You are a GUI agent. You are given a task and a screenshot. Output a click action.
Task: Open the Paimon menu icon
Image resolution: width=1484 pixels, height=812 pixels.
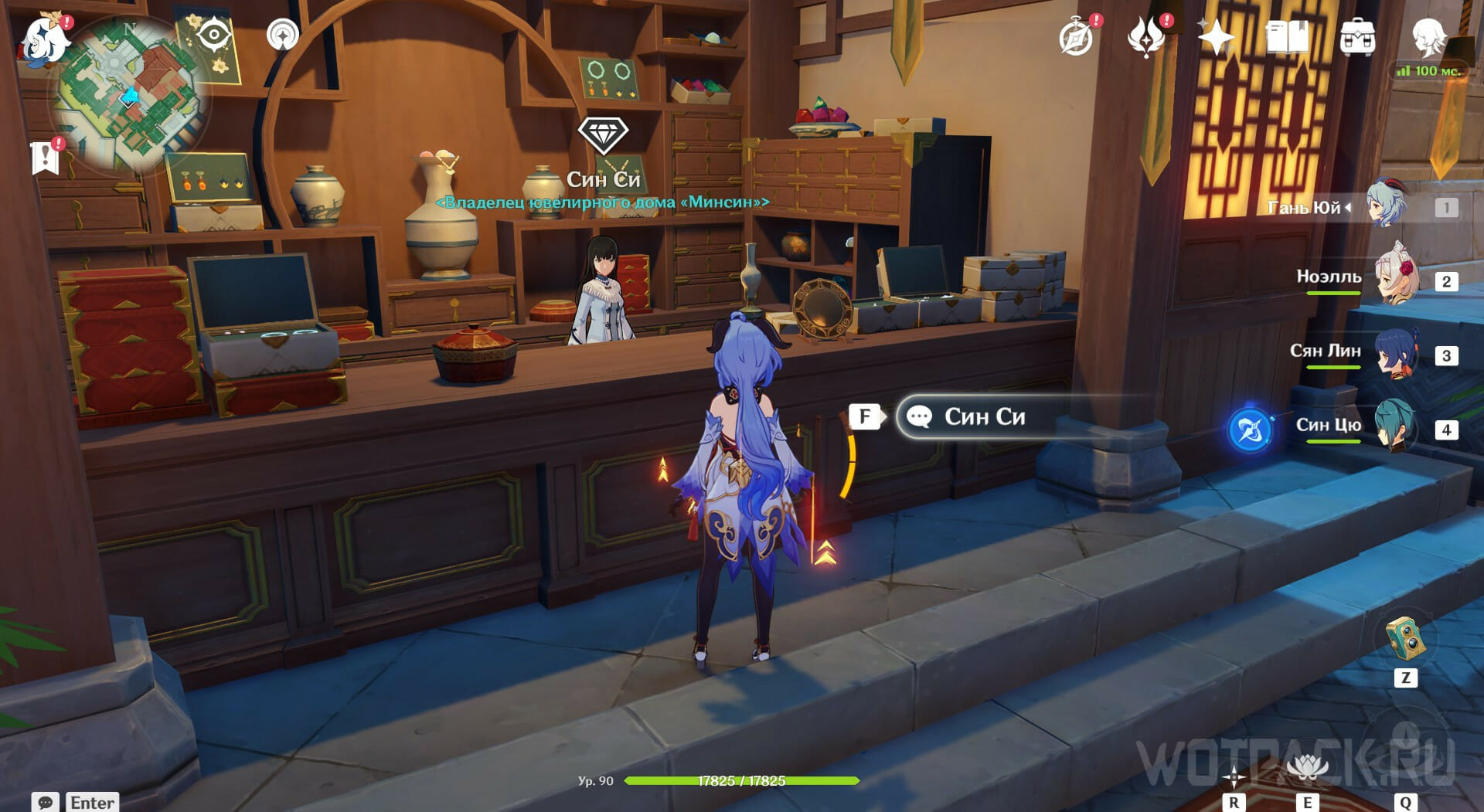tap(43, 39)
